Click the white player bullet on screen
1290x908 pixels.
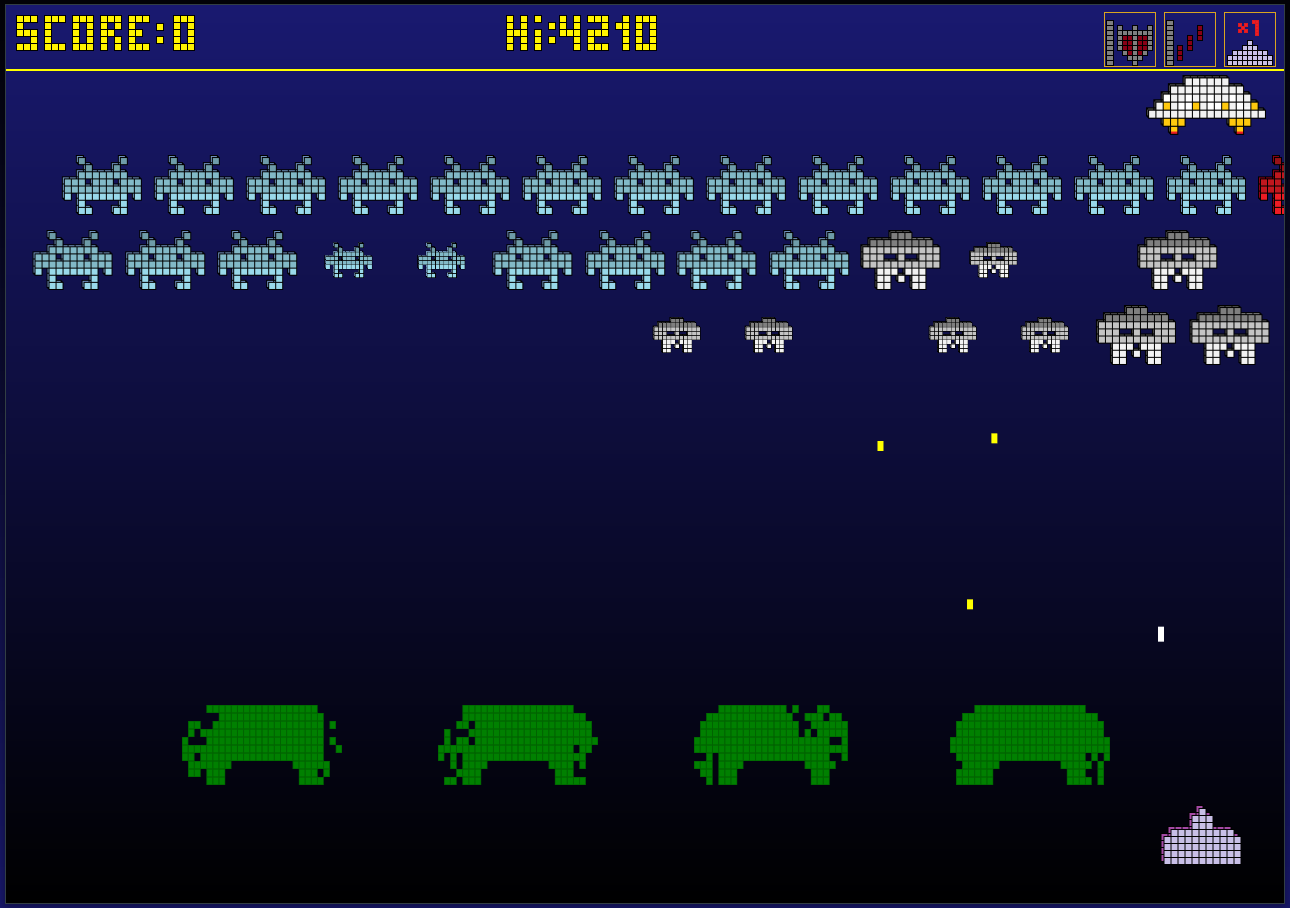[x=1160, y=631]
